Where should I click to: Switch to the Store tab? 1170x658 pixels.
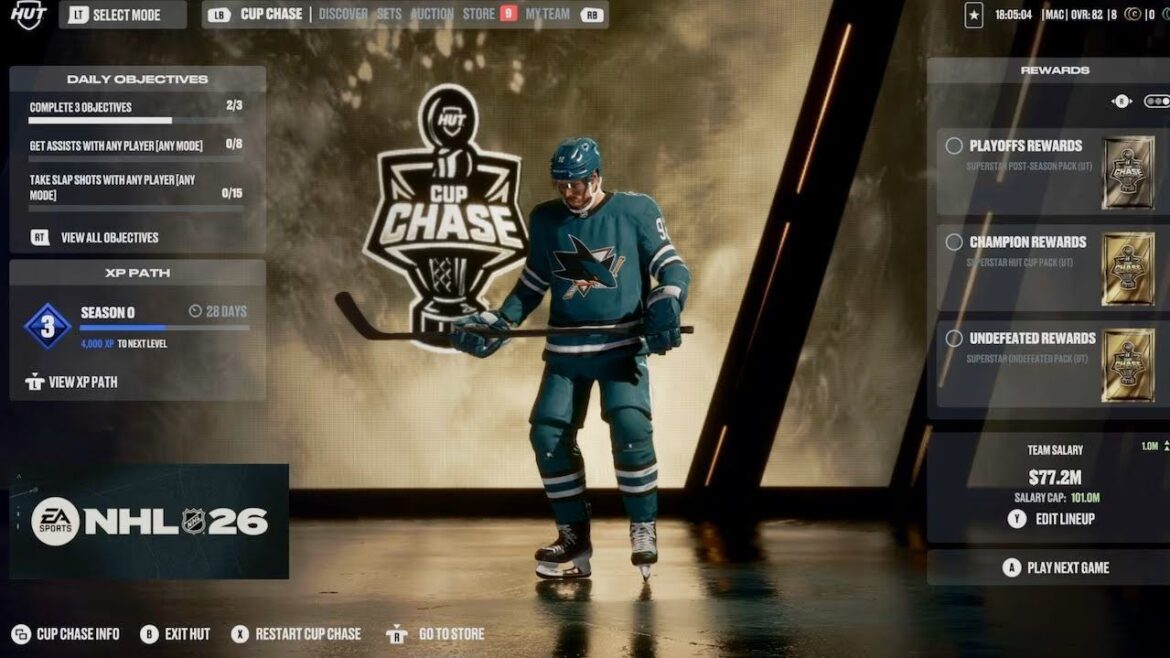[480, 15]
